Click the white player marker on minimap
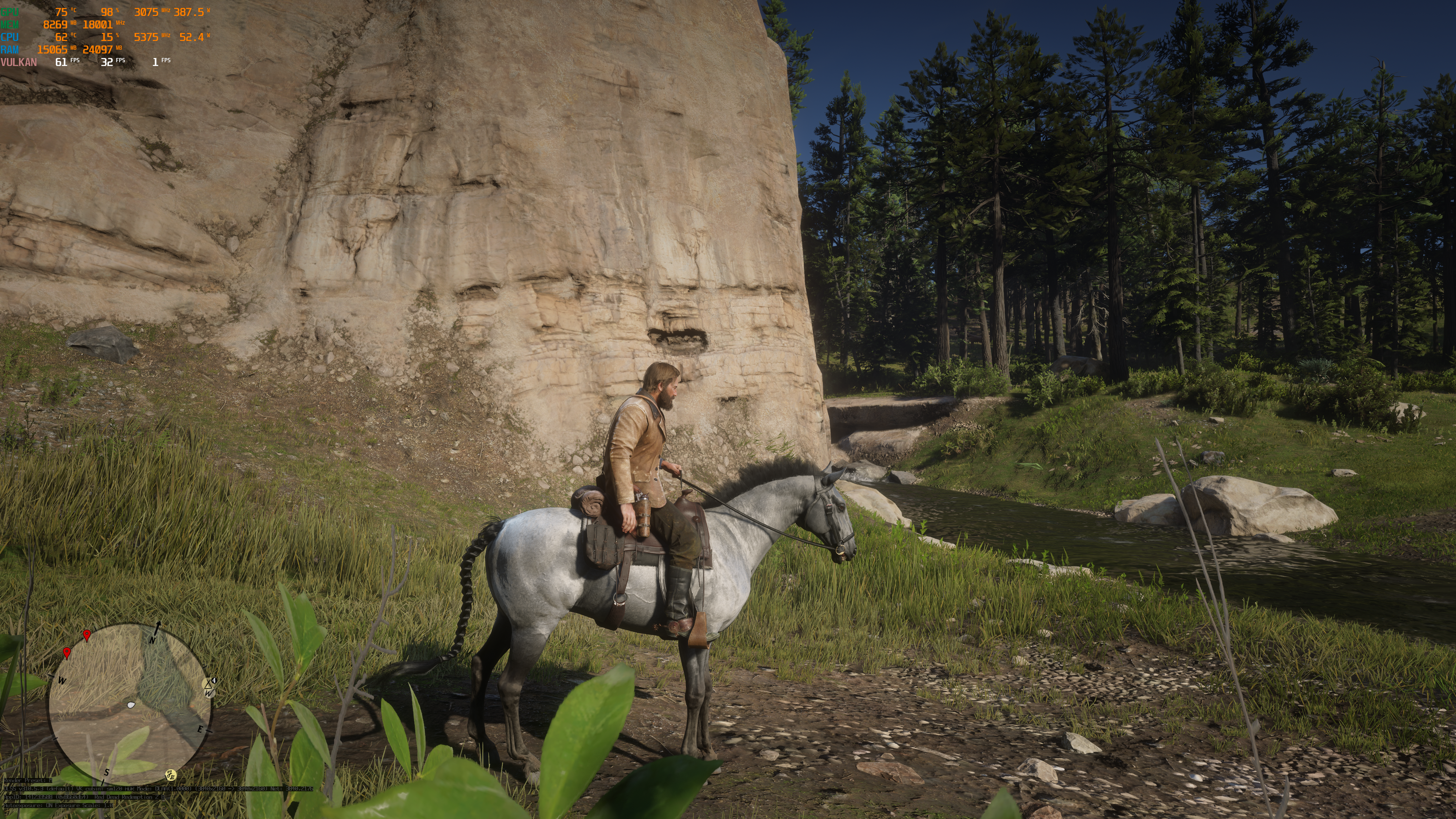Viewport: 1456px width, 819px height. pos(131,705)
